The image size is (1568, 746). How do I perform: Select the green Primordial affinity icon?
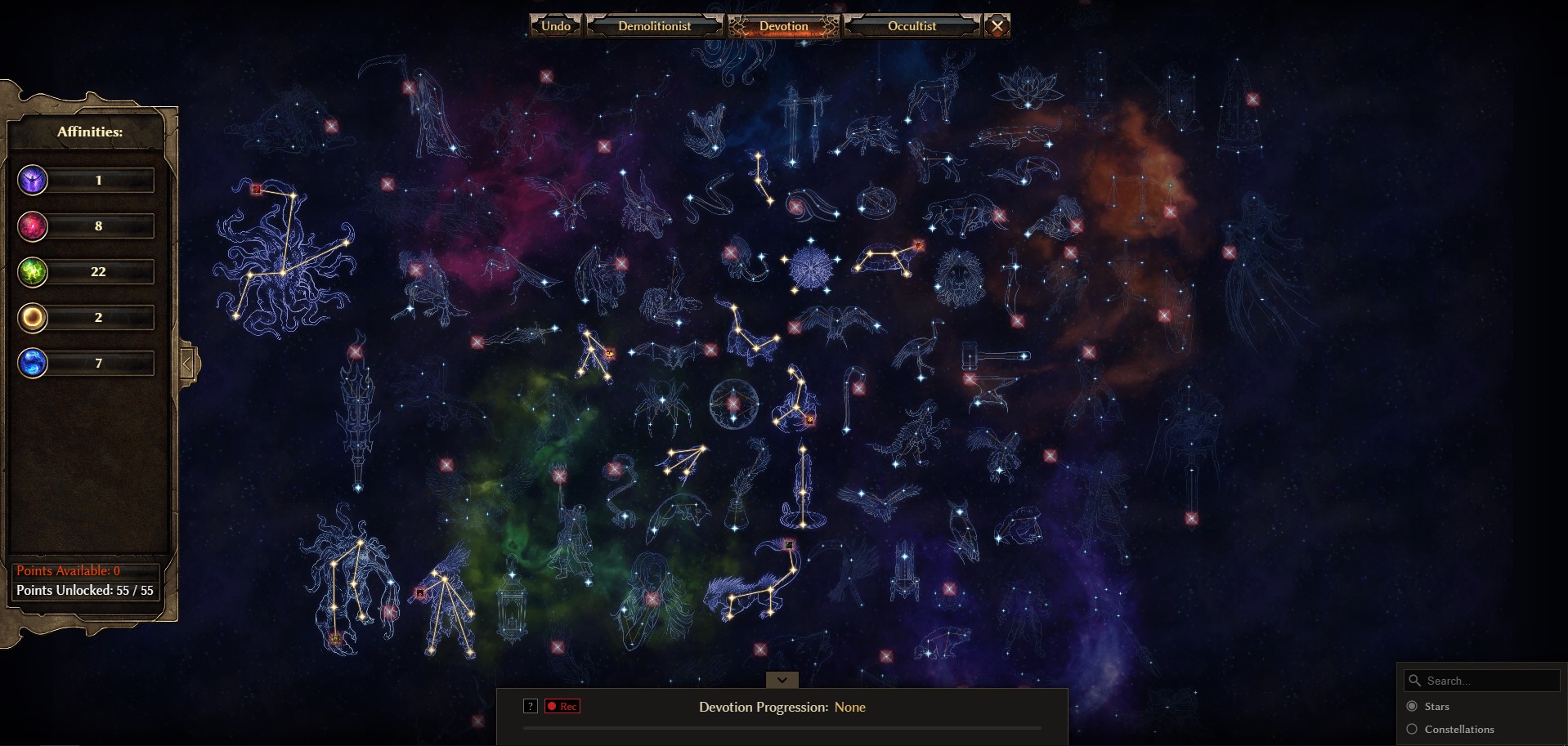[x=33, y=271]
